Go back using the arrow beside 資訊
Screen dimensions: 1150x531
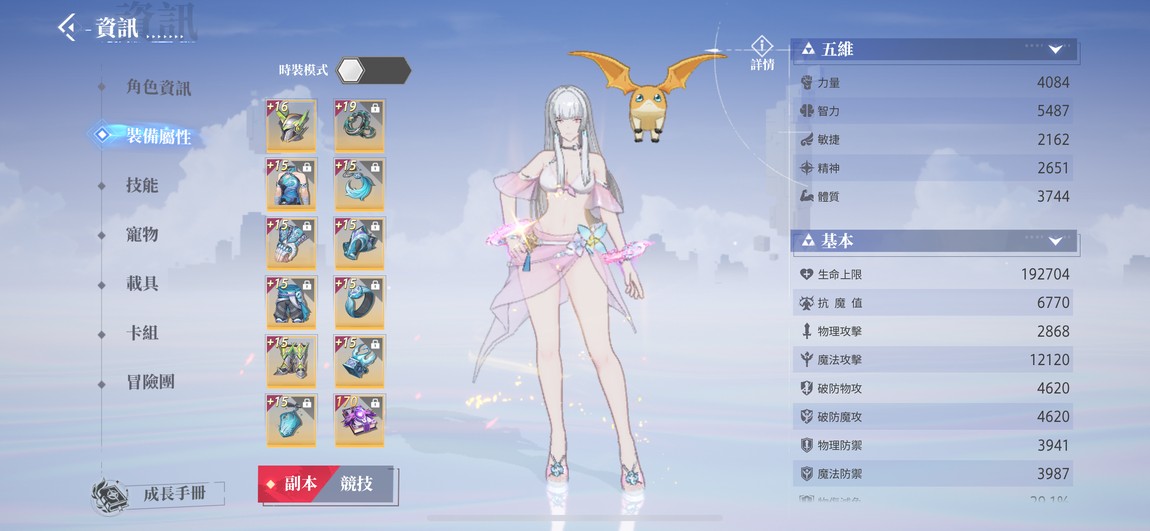(68, 27)
